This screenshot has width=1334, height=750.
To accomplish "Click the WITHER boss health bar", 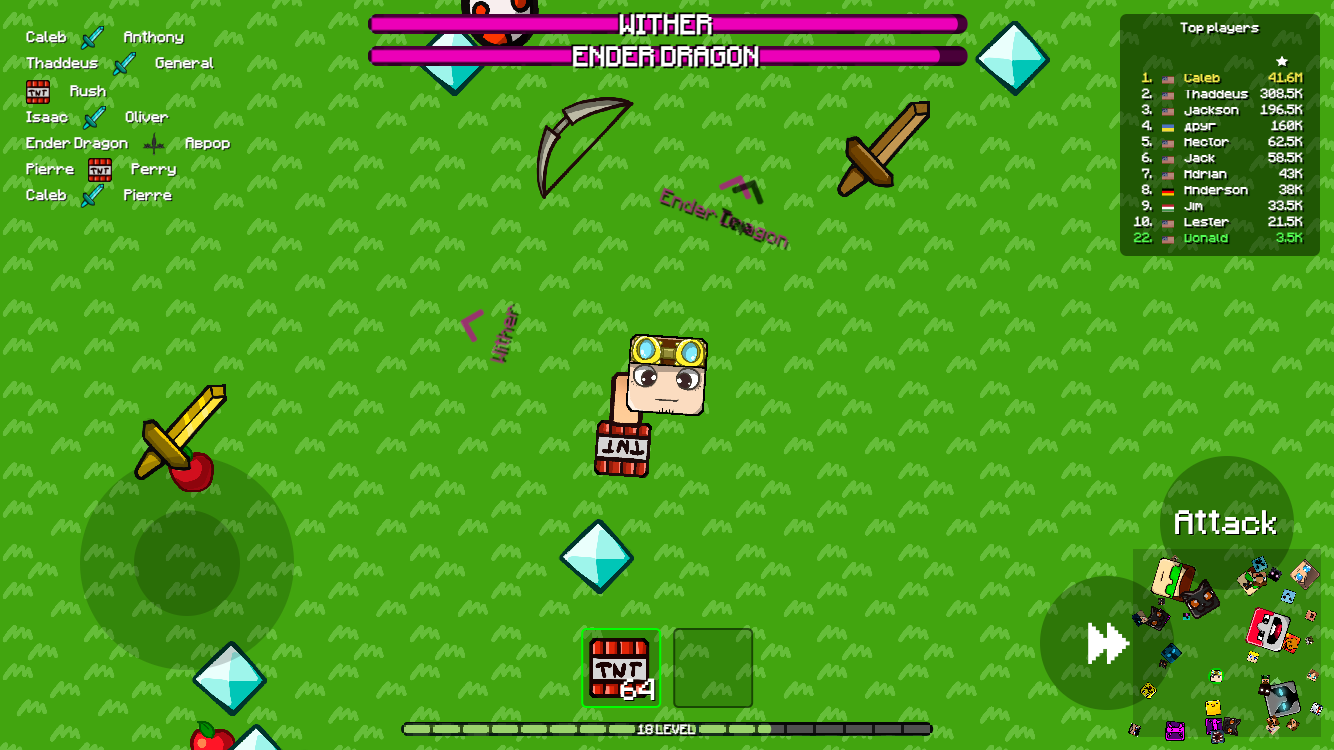I will [667, 25].
